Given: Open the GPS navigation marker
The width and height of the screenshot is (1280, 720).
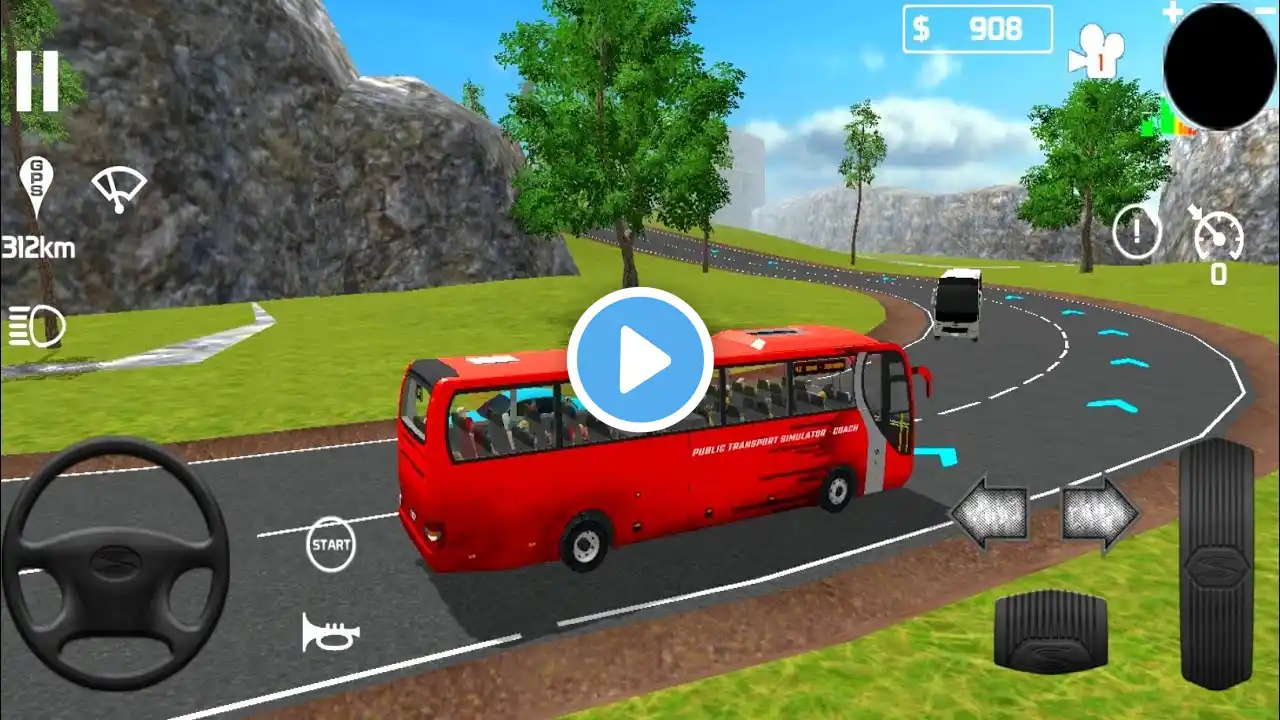Looking at the screenshot, I should click(x=36, y=186).
